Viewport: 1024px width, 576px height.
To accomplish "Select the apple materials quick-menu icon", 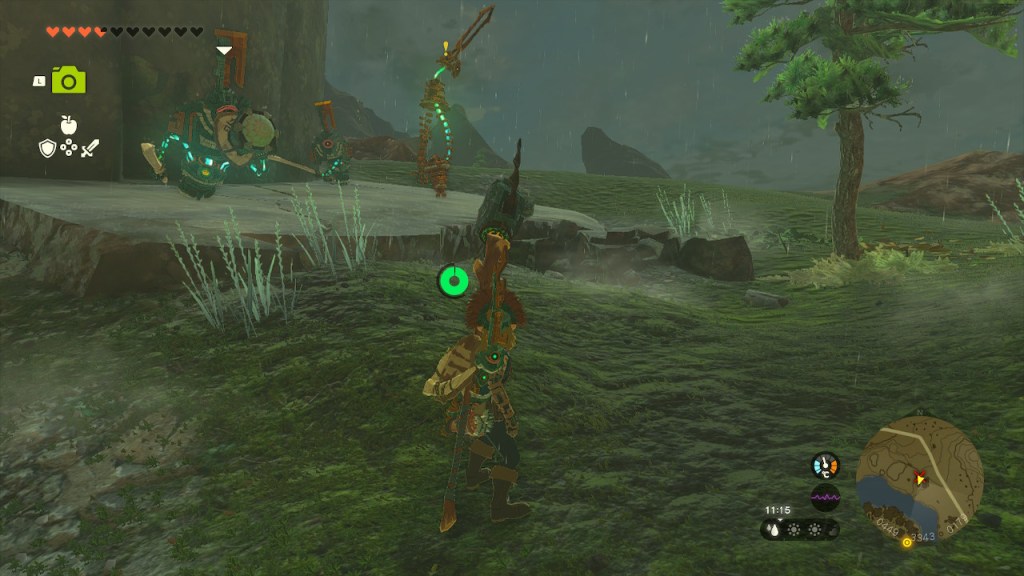I will click(x=68, y=125).
